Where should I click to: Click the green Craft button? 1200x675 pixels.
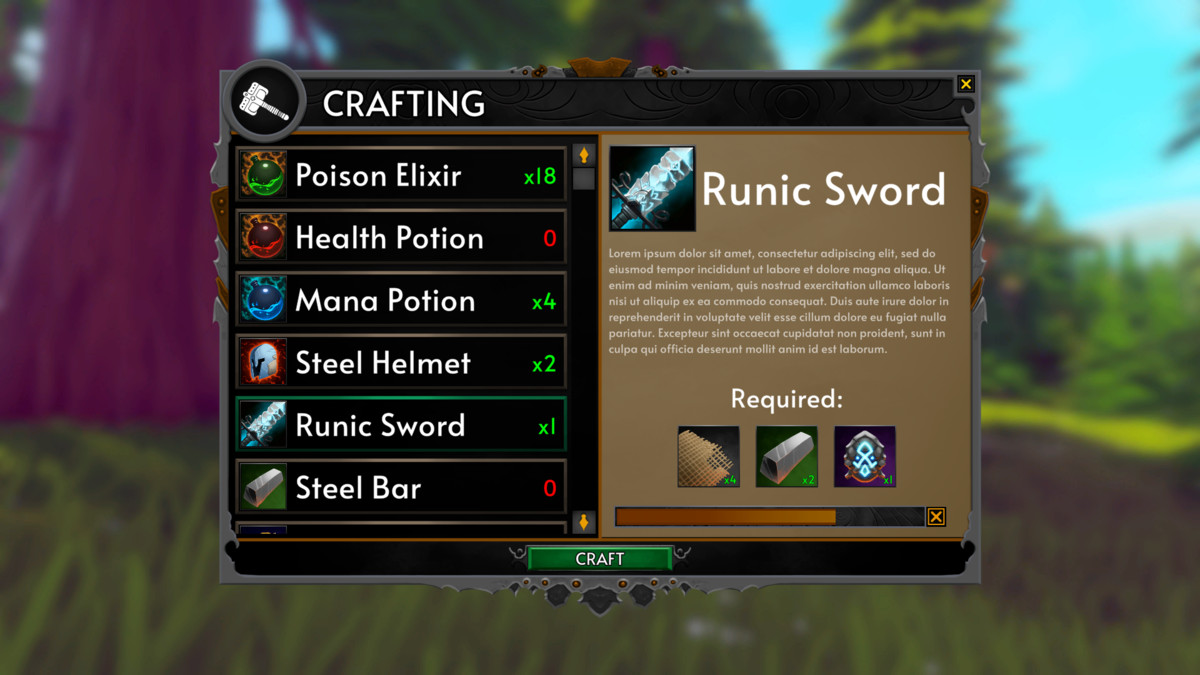tap(600, 559)
